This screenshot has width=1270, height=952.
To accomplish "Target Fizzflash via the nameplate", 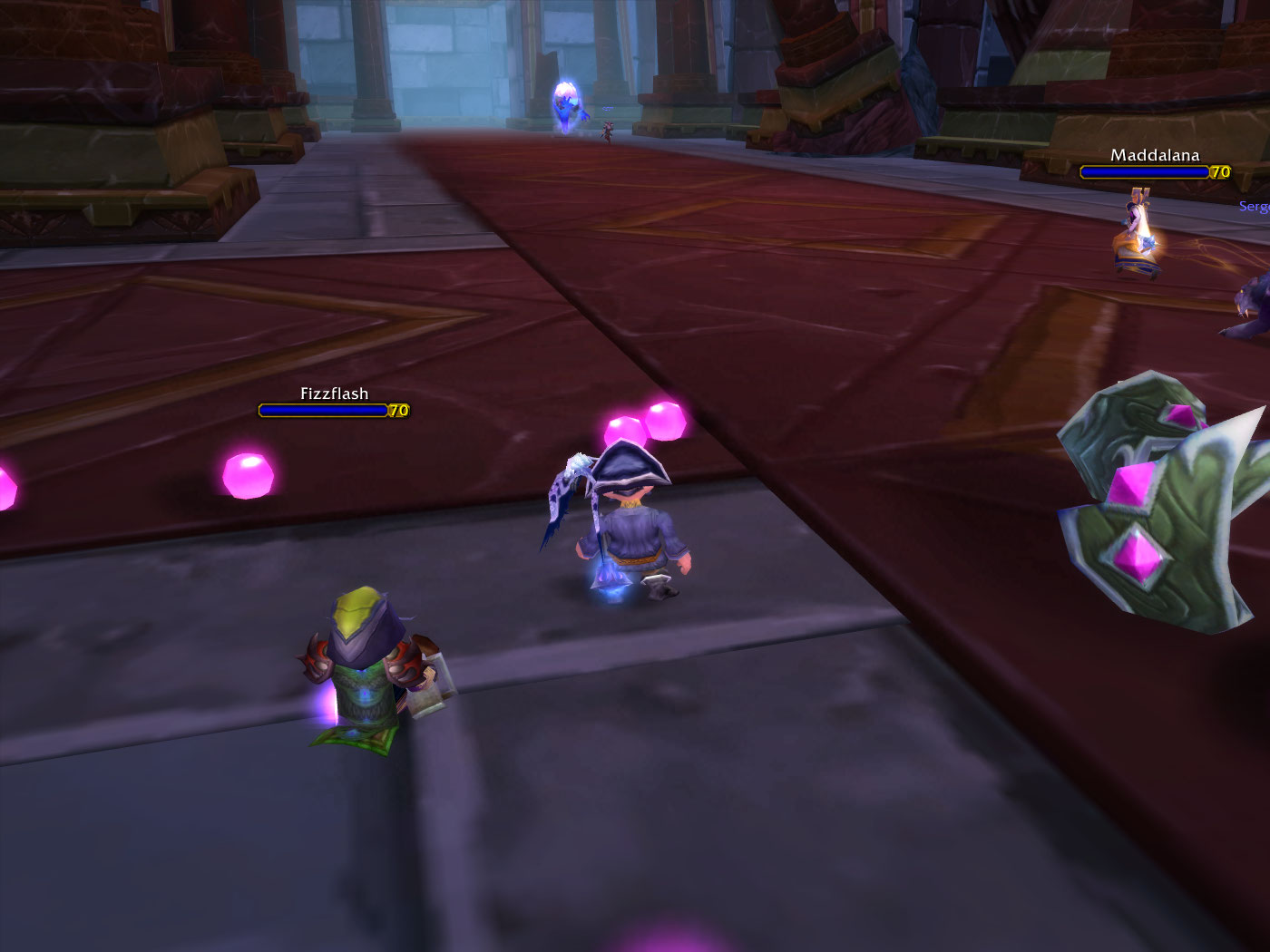I will (x=325, y=410).
